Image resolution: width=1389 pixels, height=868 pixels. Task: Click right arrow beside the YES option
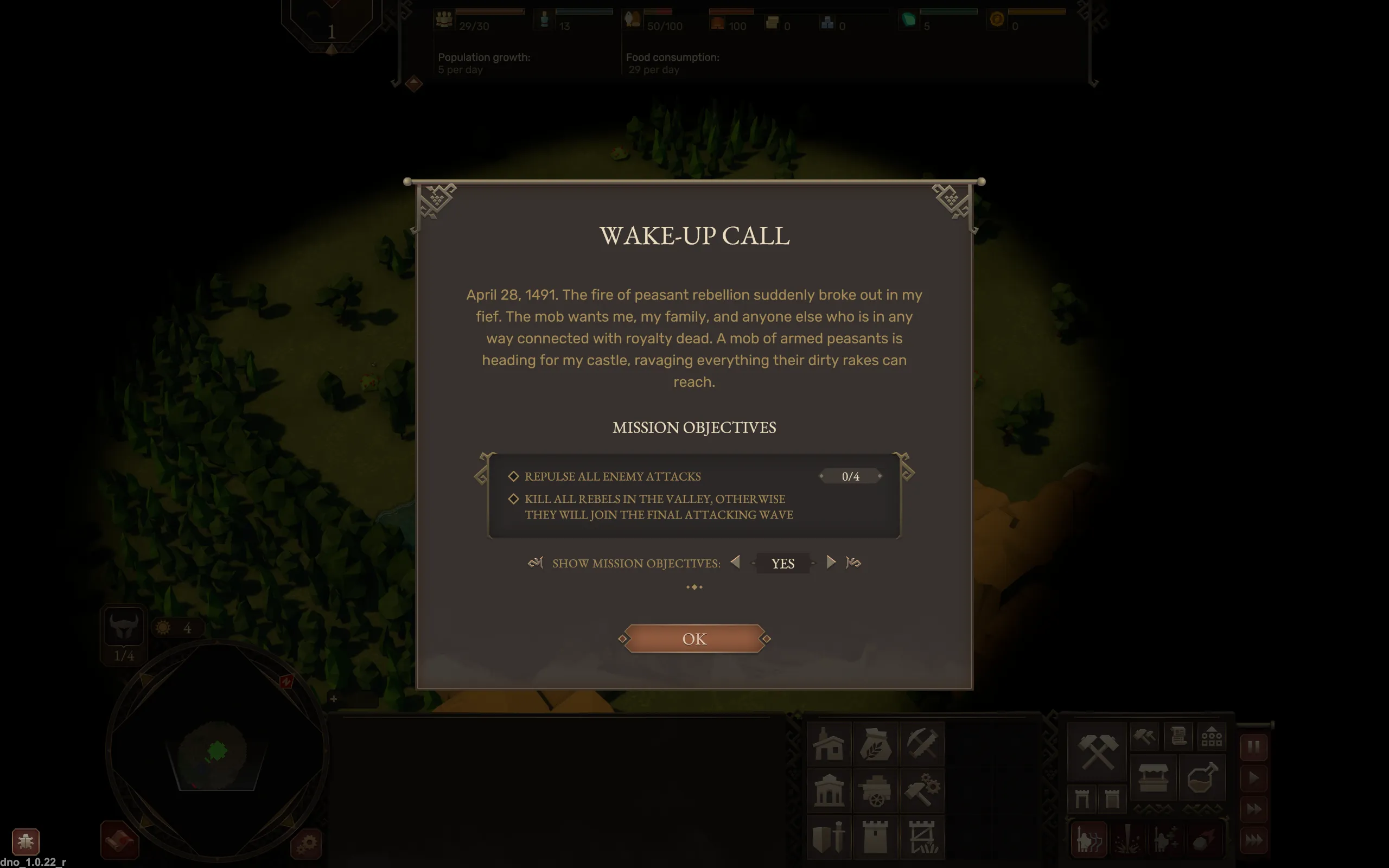pos(831,563)
